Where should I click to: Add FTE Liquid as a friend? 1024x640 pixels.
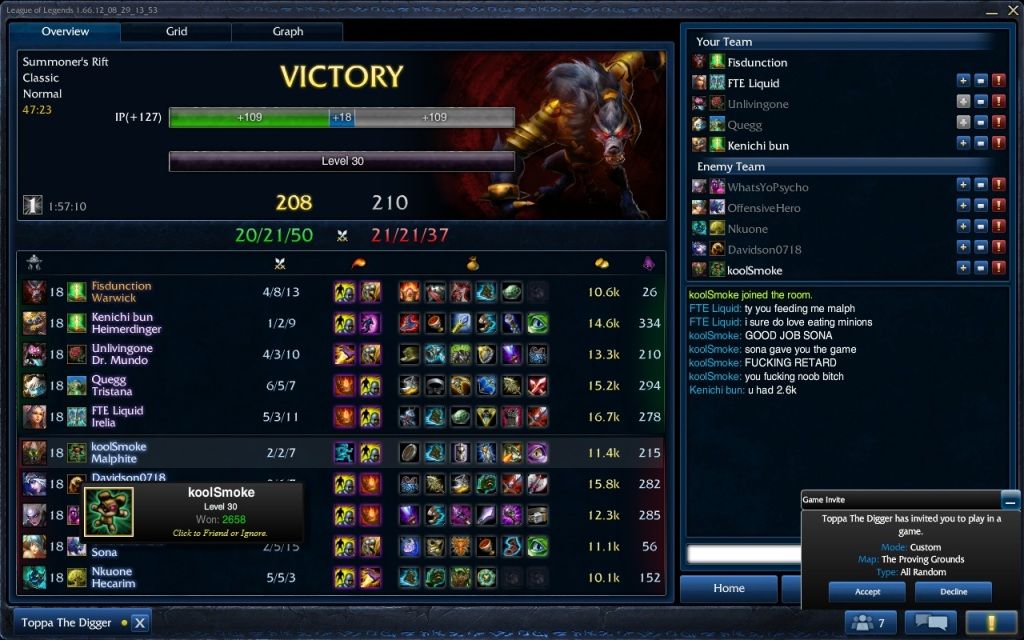click(x=963, y=83)
